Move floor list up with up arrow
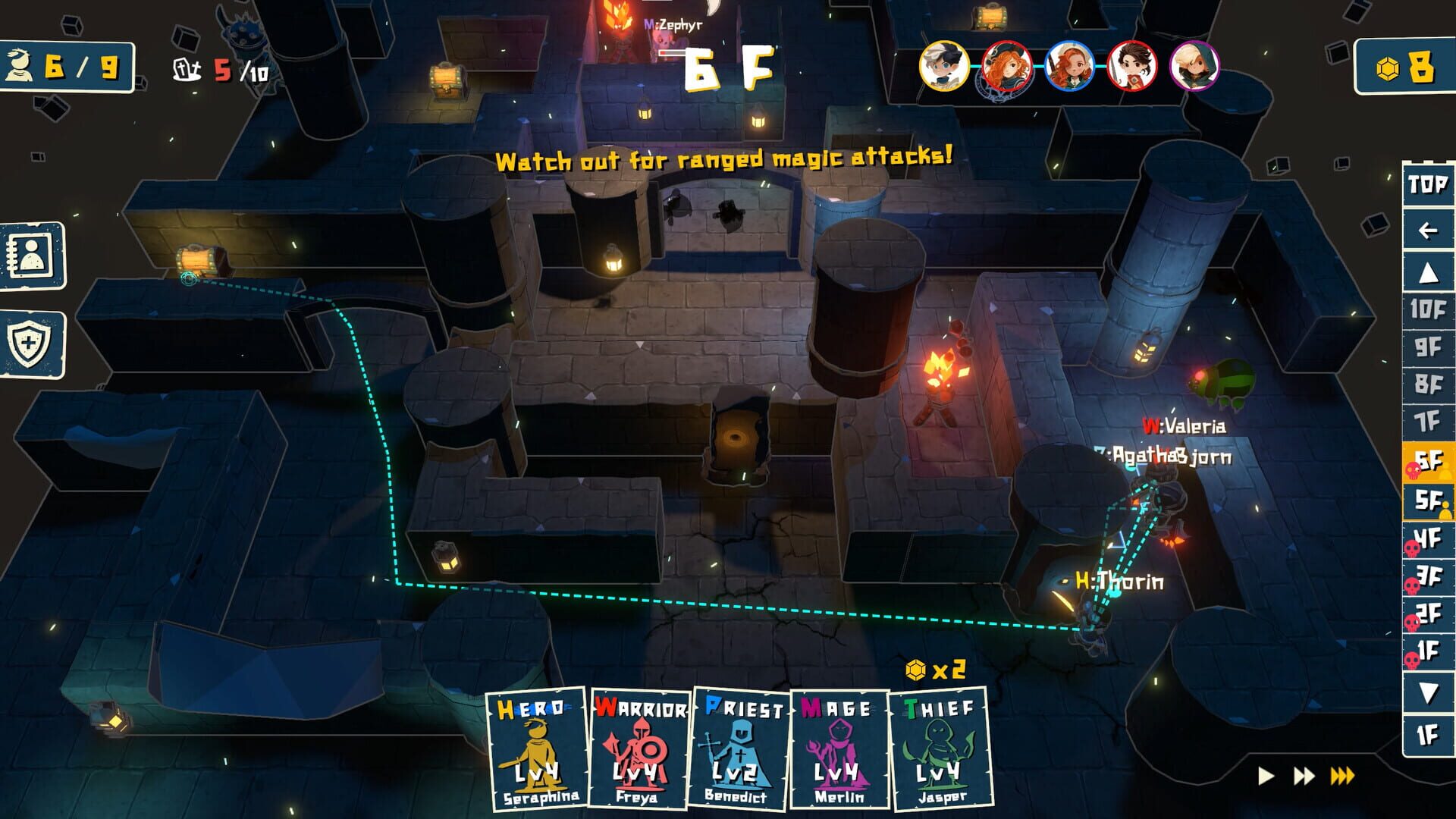The image size is (1456, 819). tap(1427, 272)
